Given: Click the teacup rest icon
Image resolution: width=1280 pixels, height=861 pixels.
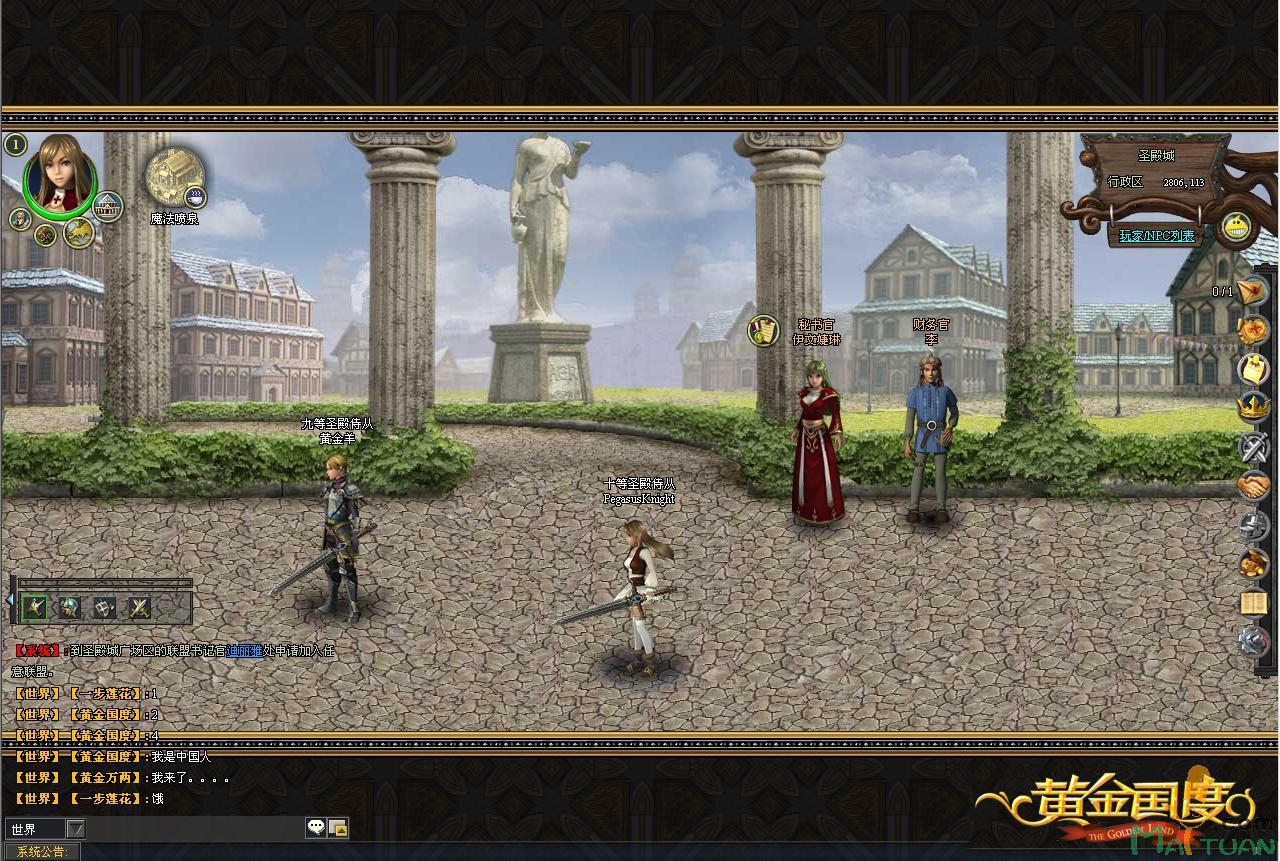Looking at the screenshot, I should [196, 196].
